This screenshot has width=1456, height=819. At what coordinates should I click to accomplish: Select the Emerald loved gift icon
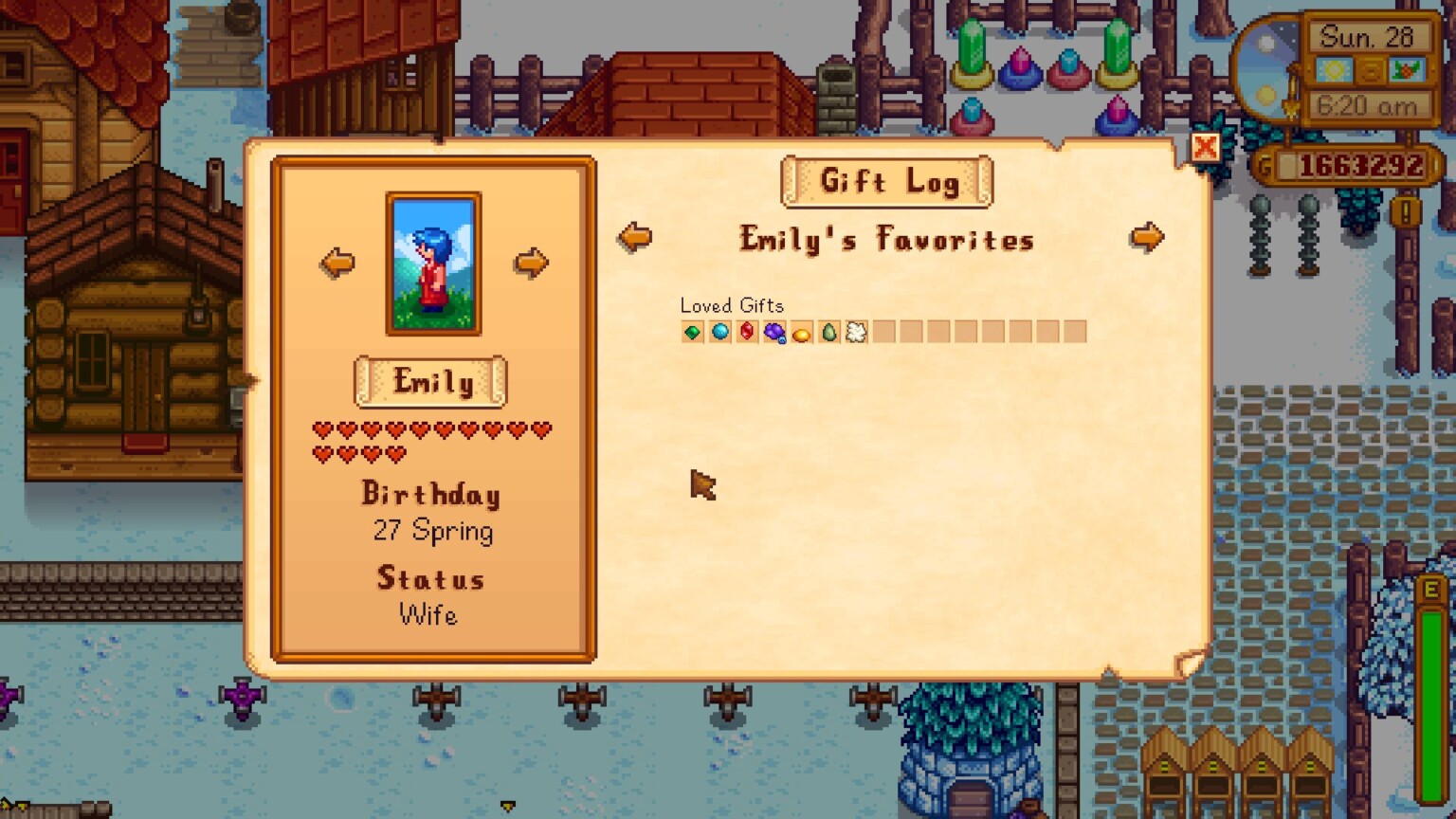[692, 332]
